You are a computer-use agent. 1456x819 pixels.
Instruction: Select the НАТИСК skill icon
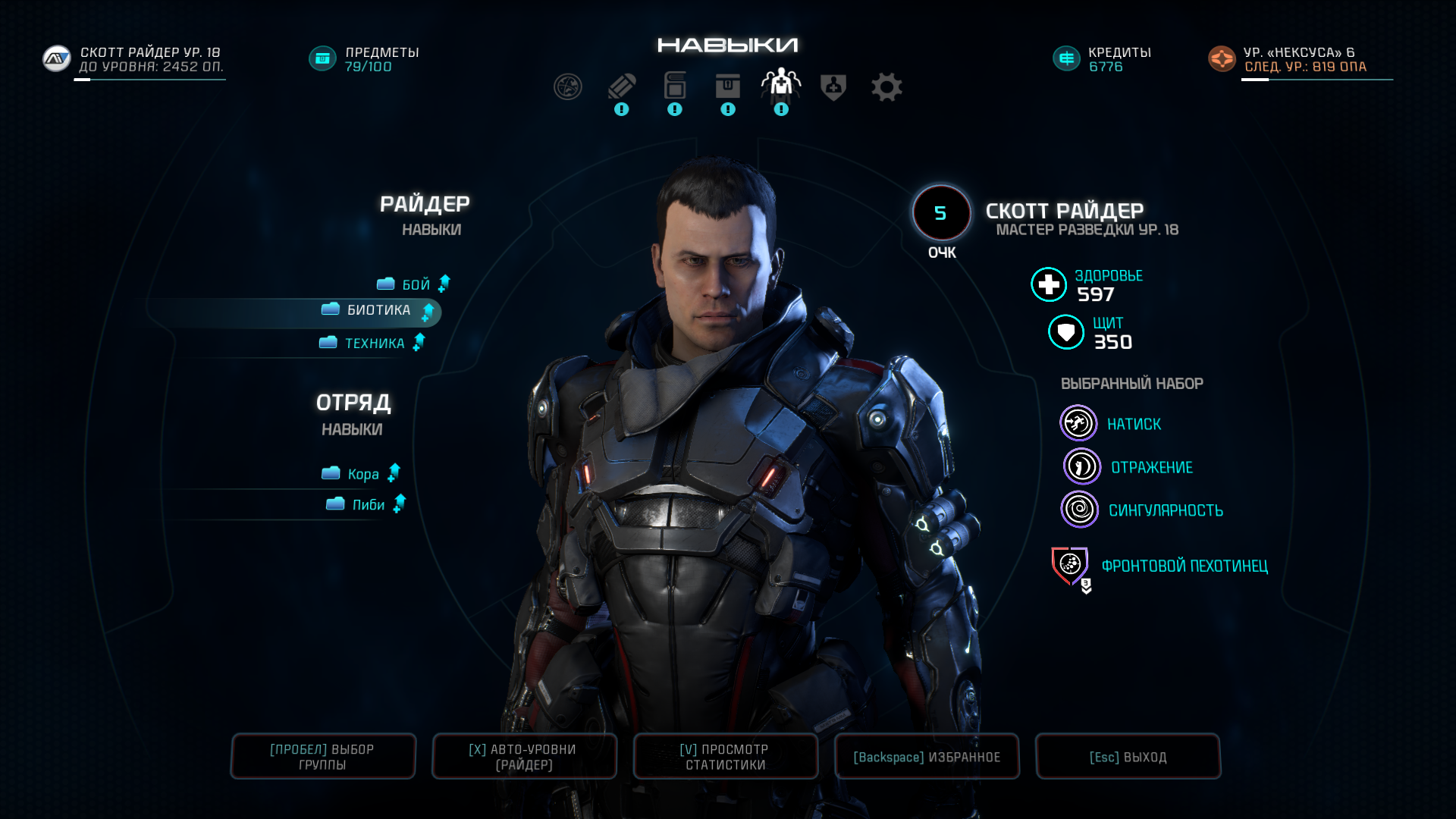1078,423
